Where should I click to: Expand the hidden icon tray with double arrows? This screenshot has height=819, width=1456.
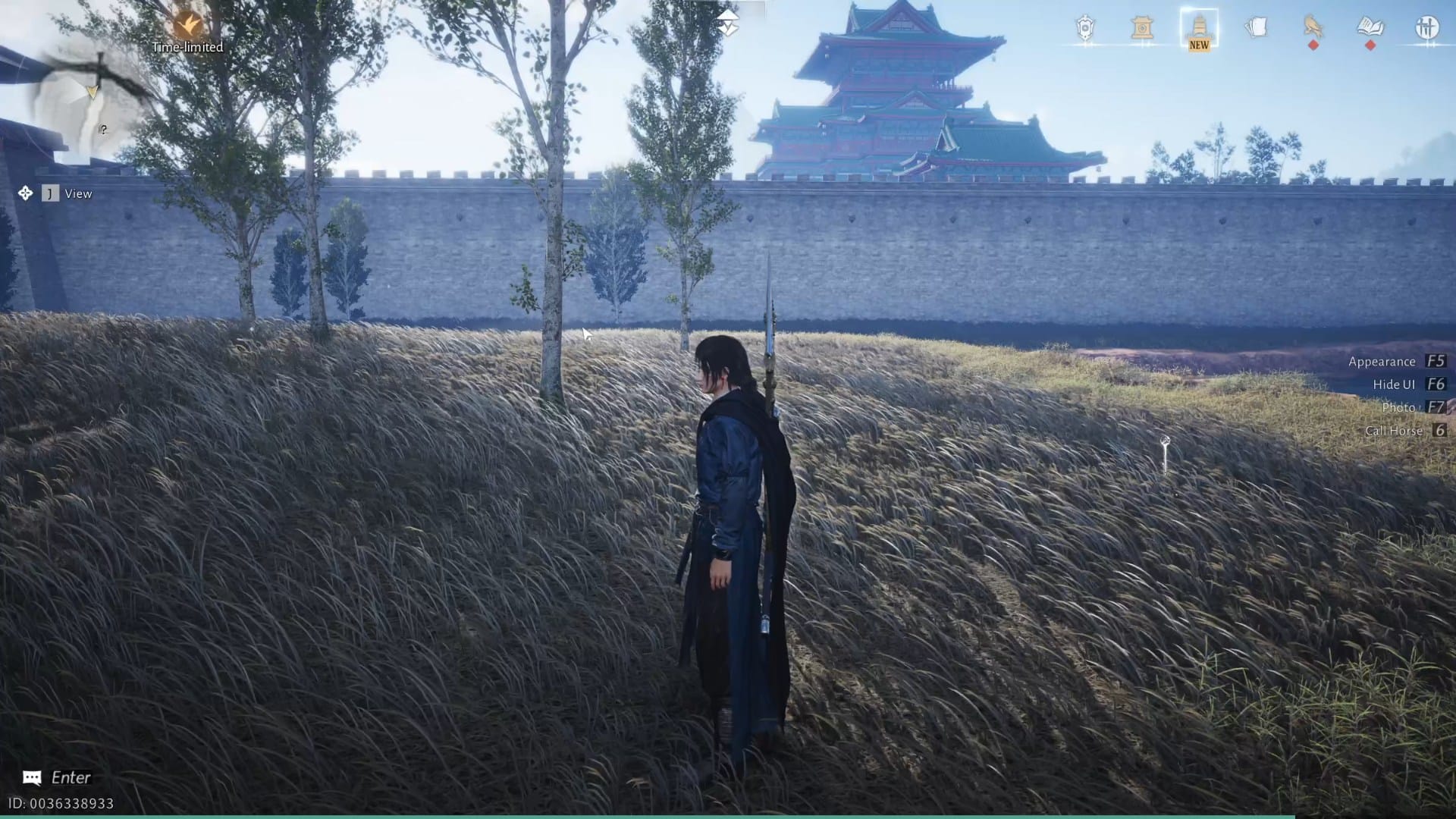pos(729,20)
